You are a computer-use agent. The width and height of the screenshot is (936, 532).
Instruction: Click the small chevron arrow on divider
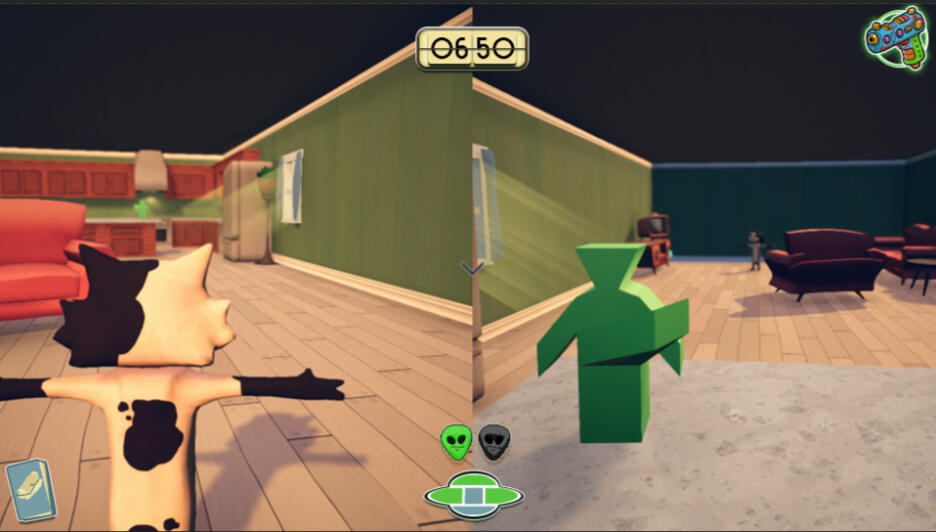(x=472, y=267)
